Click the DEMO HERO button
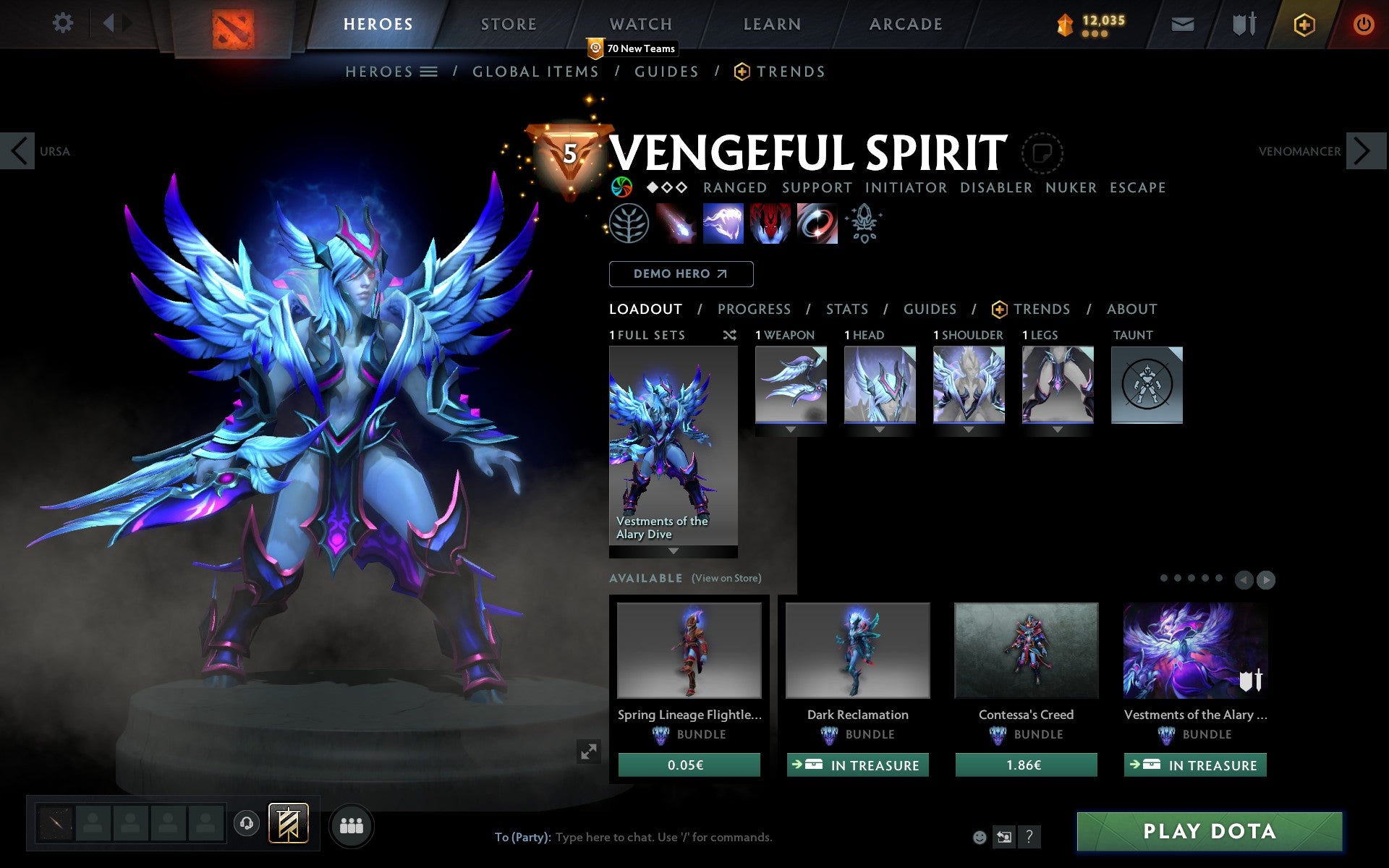The width and height of the screenshot is (1389, 868). pyautogui.click(x=681, y=274)
